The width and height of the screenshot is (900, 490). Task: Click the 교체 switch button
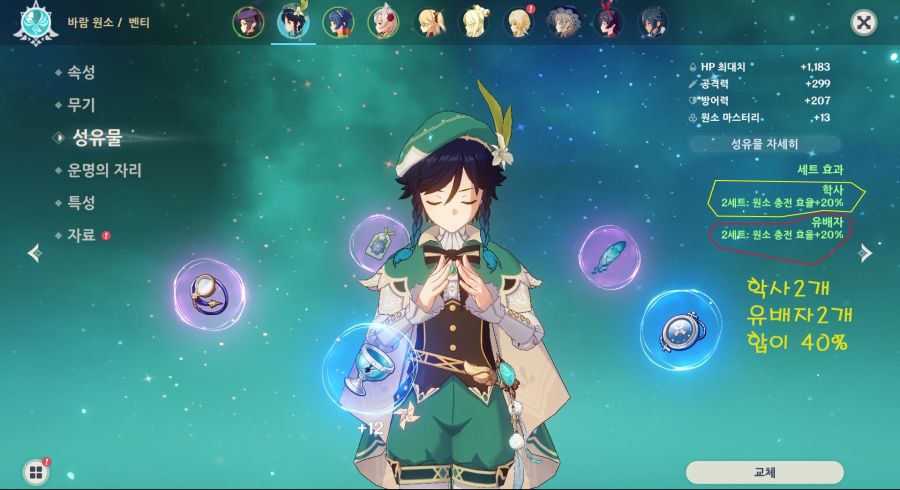click(764, 471)
